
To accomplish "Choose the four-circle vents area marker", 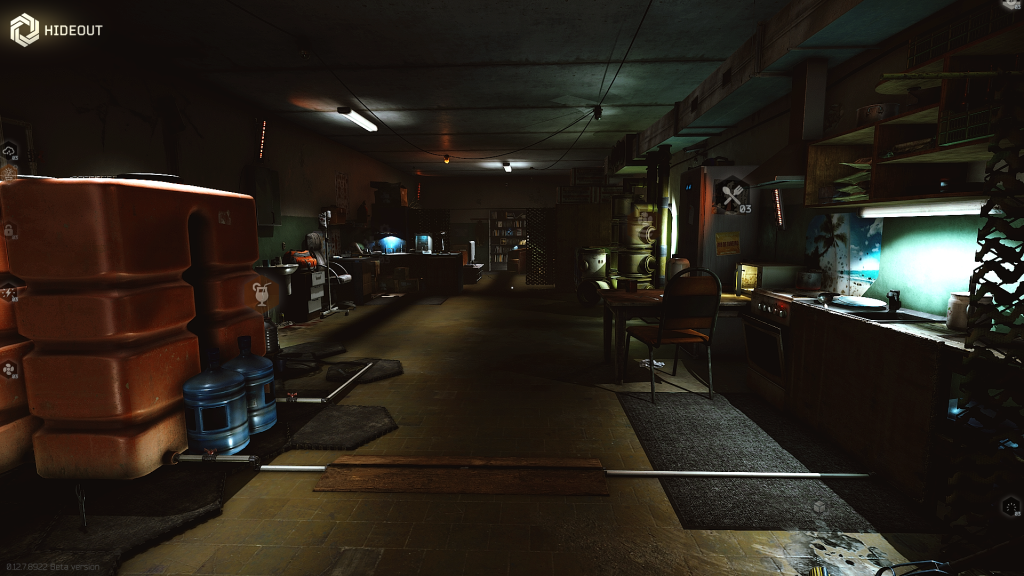I will click(10, 368).
